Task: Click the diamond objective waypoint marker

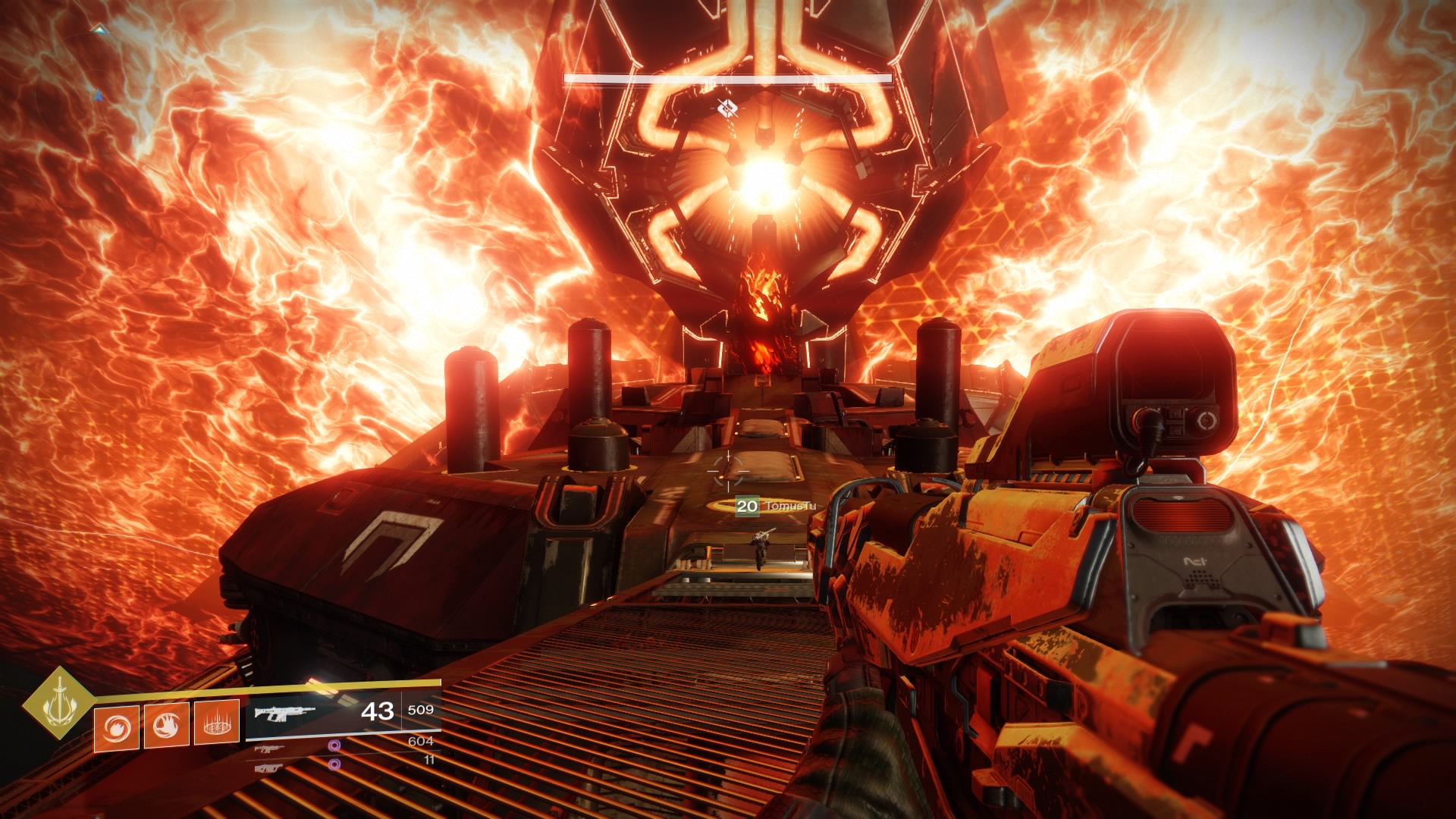Action: click(x=727, y=109)
